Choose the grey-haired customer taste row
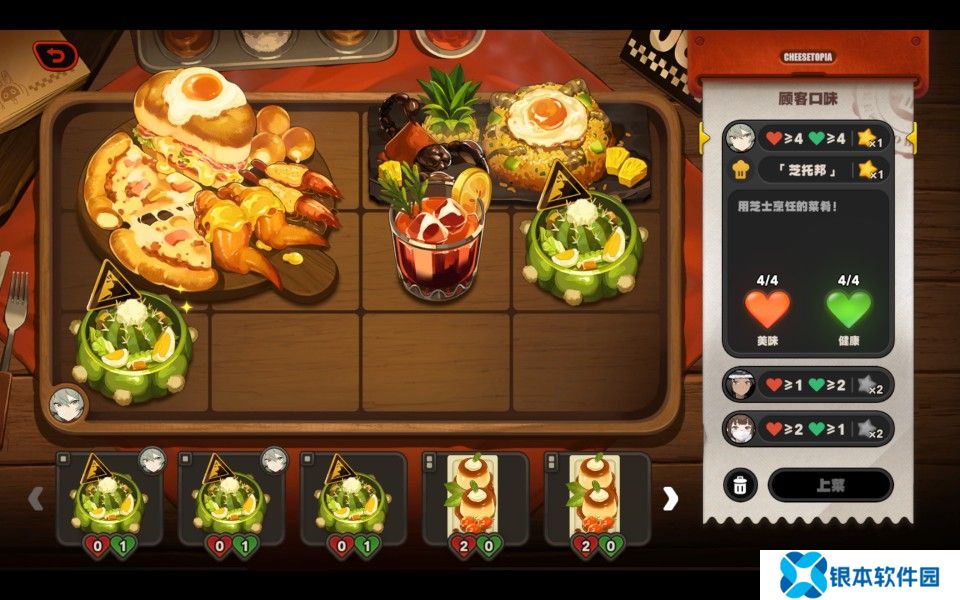 [807, 137]
